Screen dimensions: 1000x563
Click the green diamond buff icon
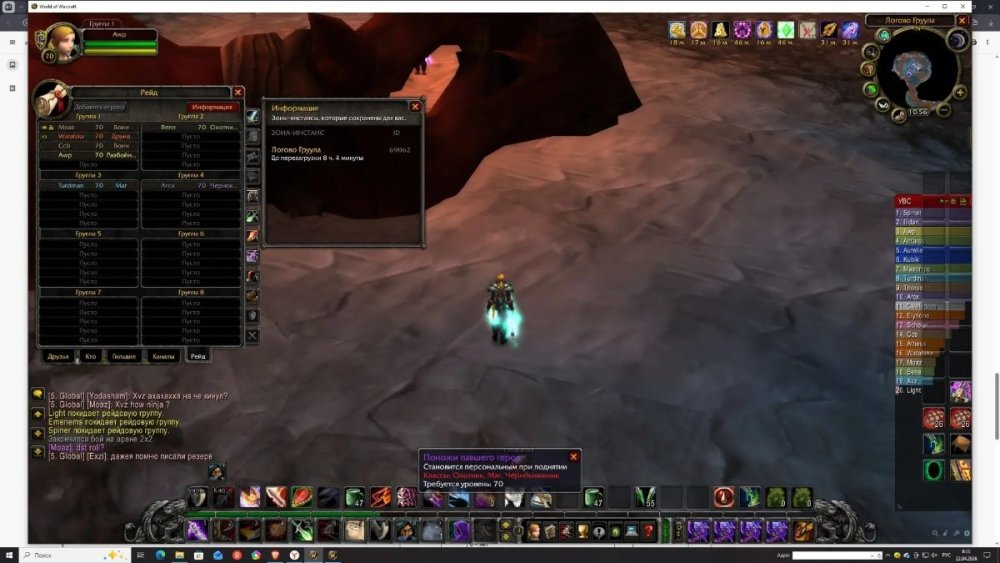(786, 30)
